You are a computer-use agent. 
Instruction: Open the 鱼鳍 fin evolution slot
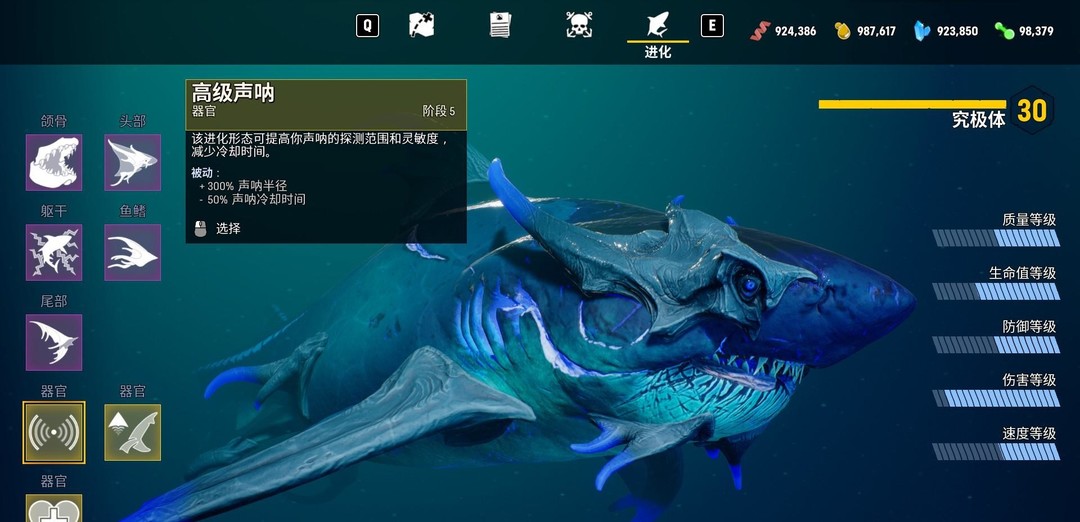pyautogui.click(x=132, y=252)
